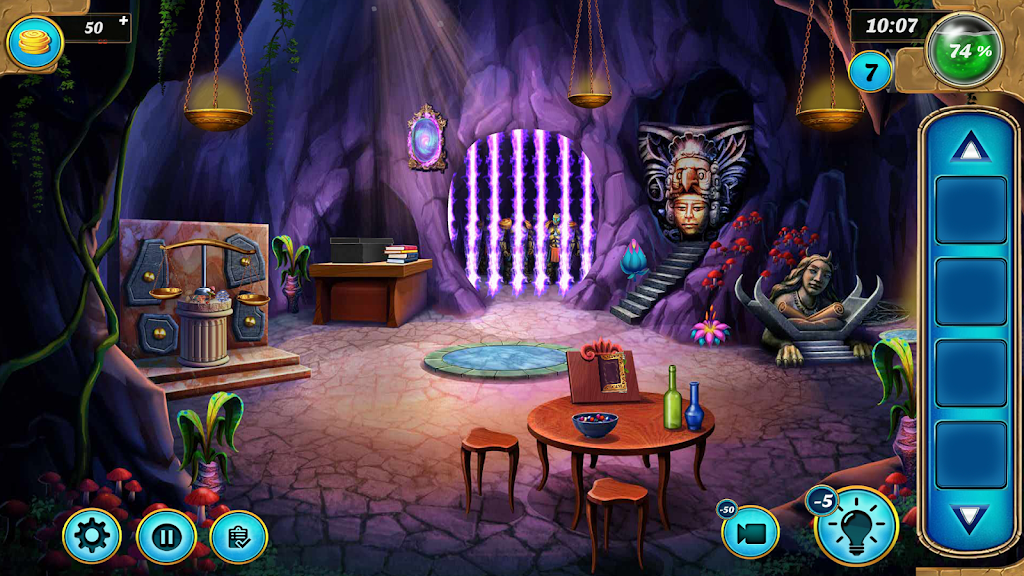
Task: Watch the video walkthrough for 50 coins
Action: [x=750, y=532]
